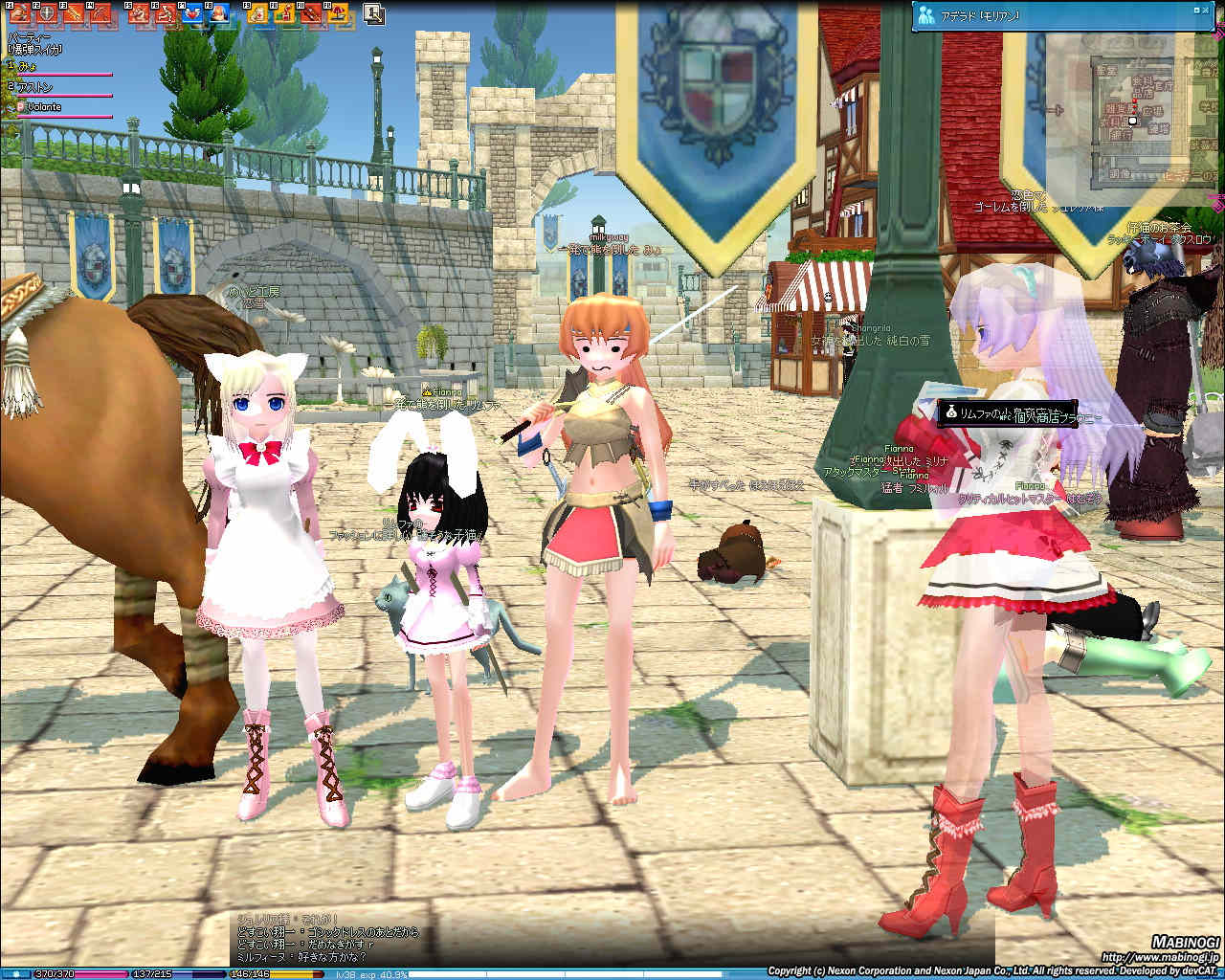The height and width of the screenshot is (980, 1225).
Task: Activate the F8 character portrait skill
Action: 221,13
